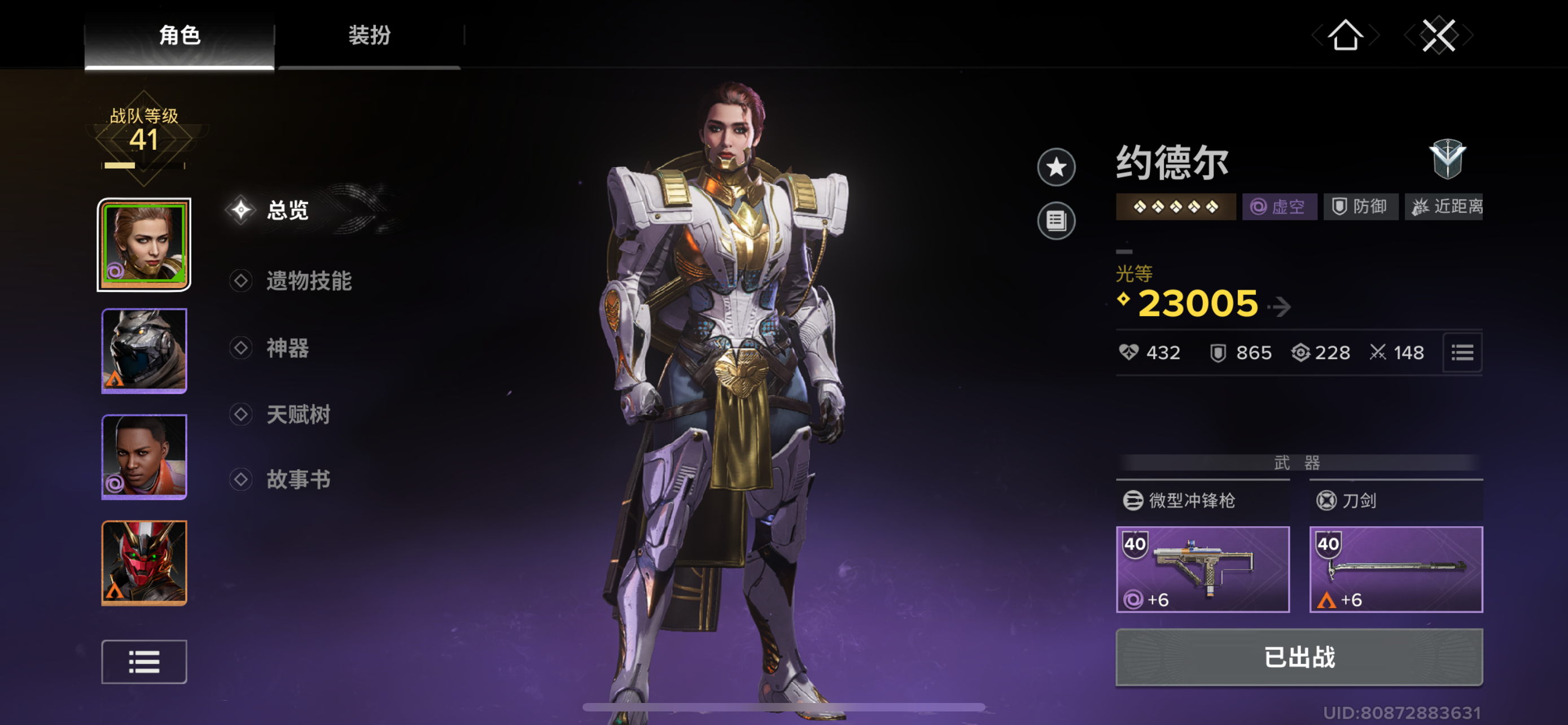Select the 微型冲锋枪 submachine gun slot

(1202, 569)
